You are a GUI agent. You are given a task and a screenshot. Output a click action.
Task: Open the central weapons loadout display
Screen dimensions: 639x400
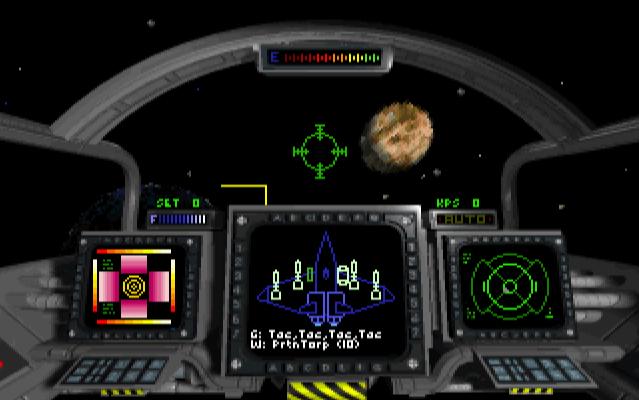323,288
